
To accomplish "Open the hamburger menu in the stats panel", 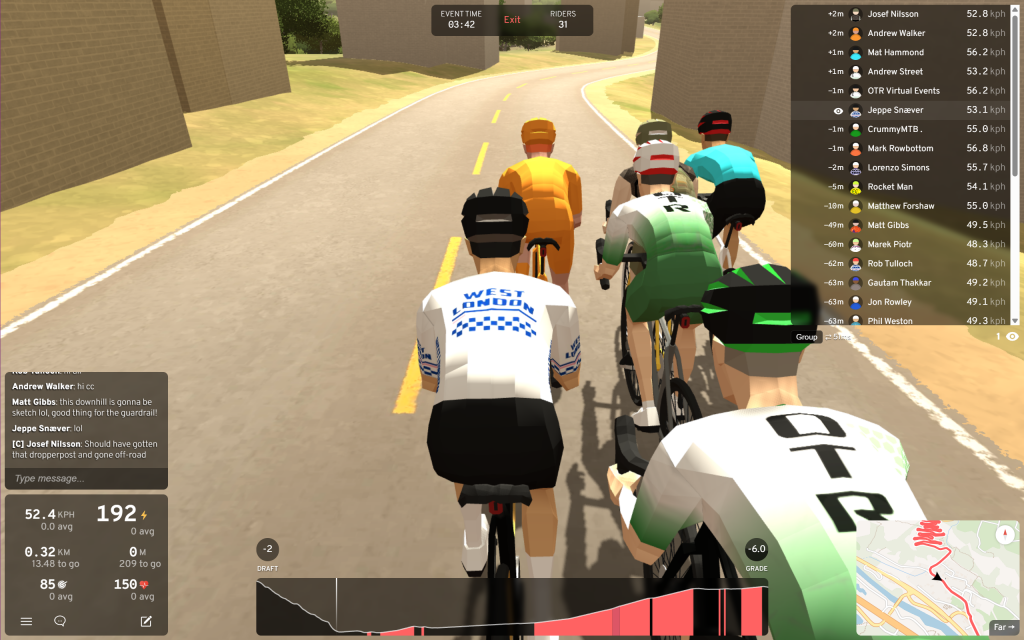I will click(x=26, y=621).
